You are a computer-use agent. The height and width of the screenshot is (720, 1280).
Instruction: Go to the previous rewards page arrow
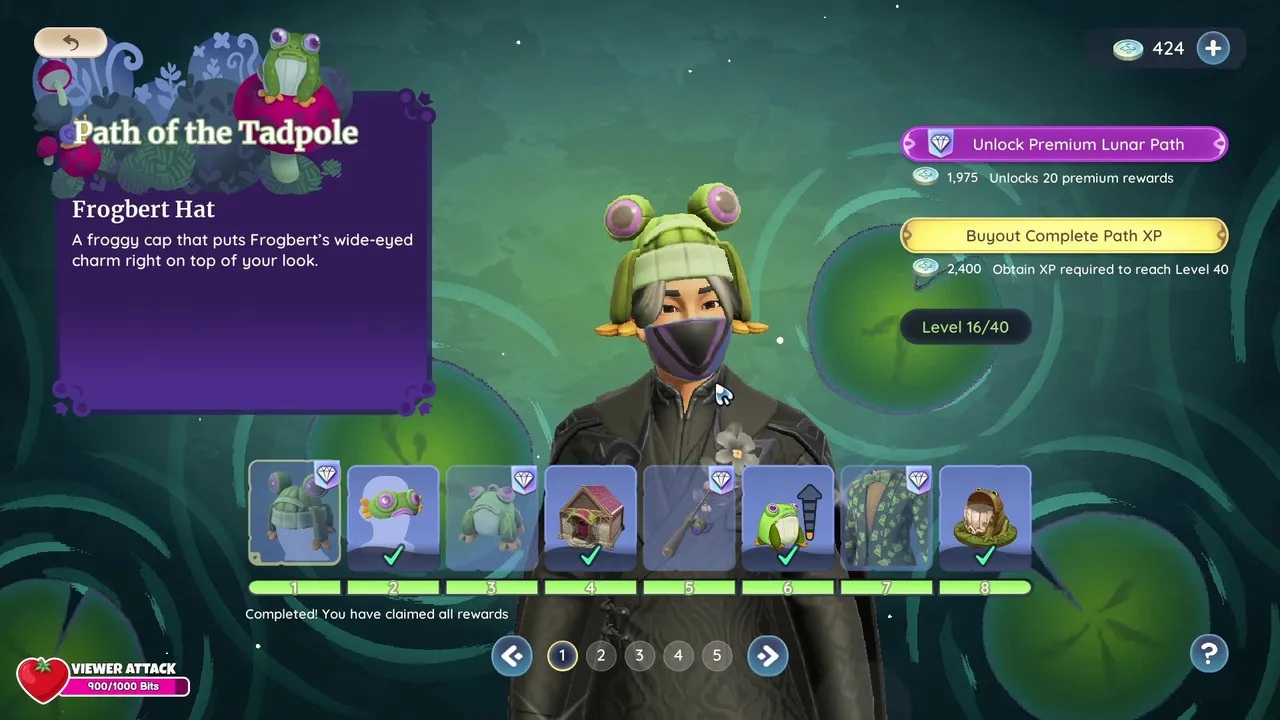[x=512, y=656]
